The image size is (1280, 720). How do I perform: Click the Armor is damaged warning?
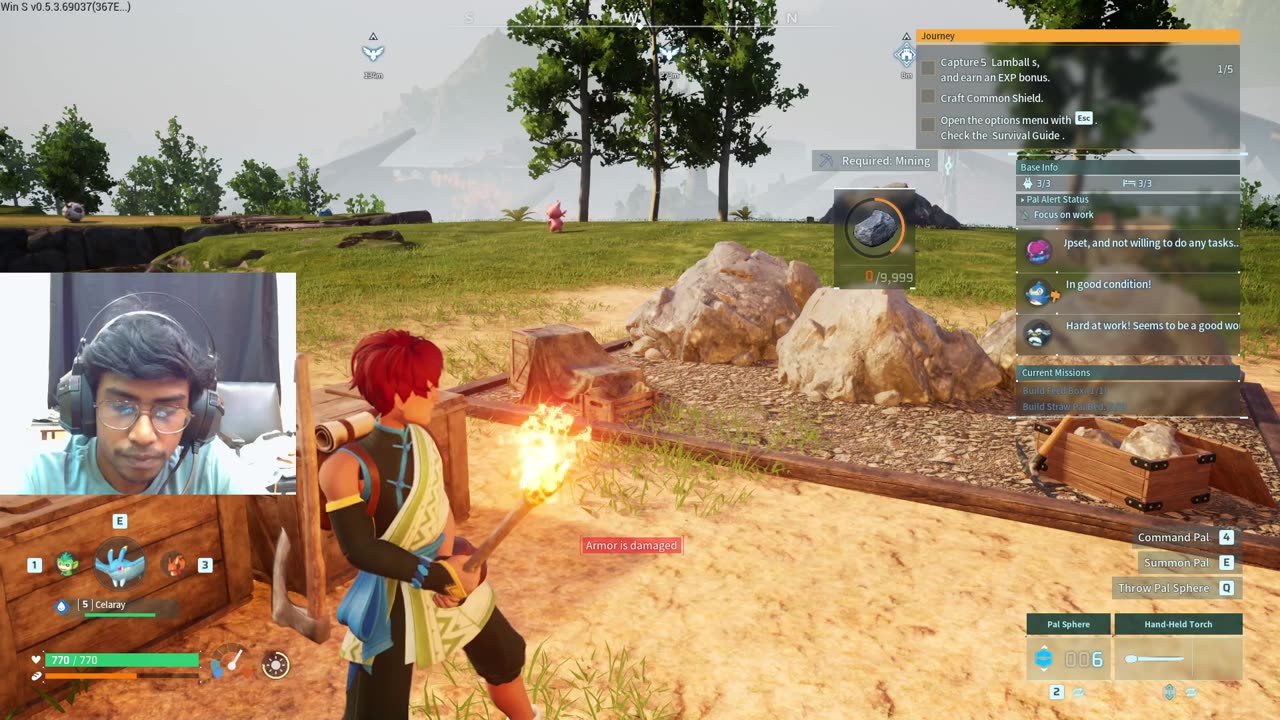coord(632,545)
